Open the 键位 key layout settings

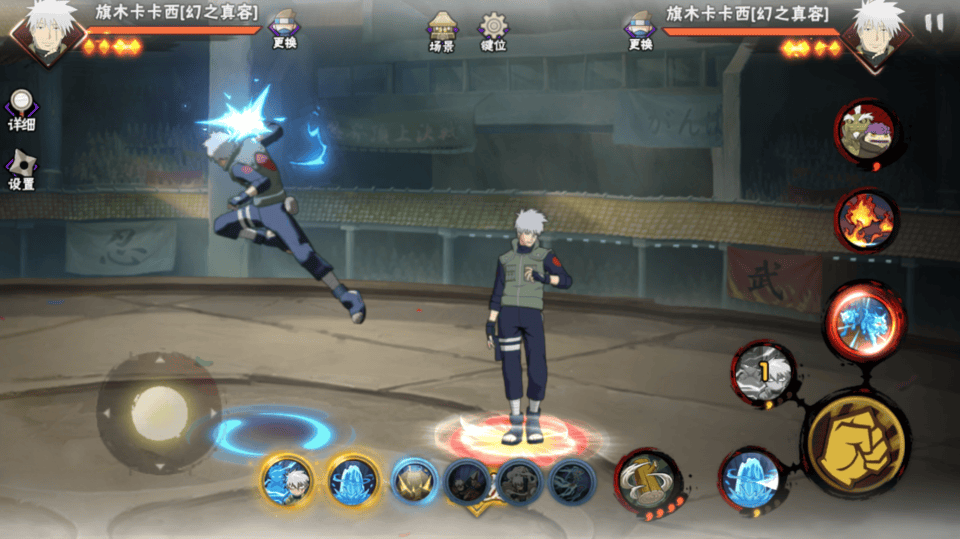click(x=493, y=31)
